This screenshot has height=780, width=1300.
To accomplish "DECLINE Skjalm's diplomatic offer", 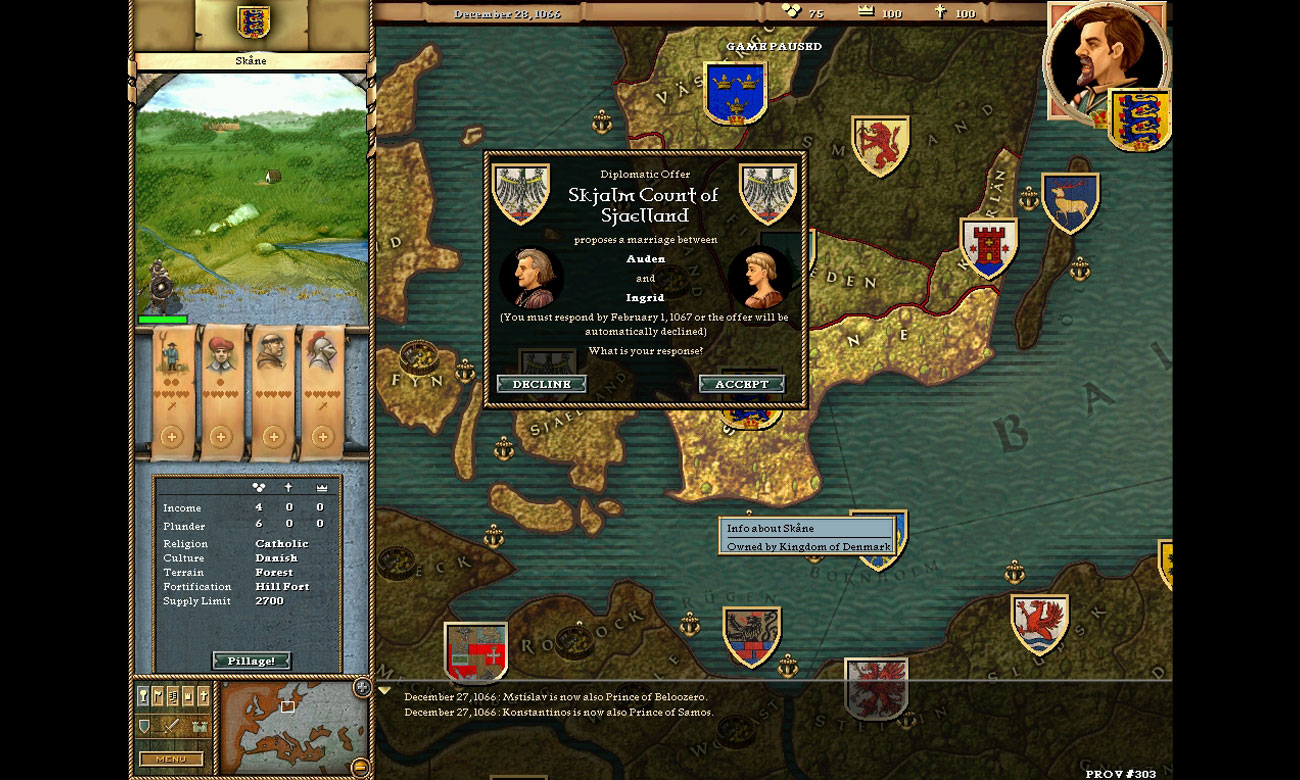I will [x=541, y=383].
